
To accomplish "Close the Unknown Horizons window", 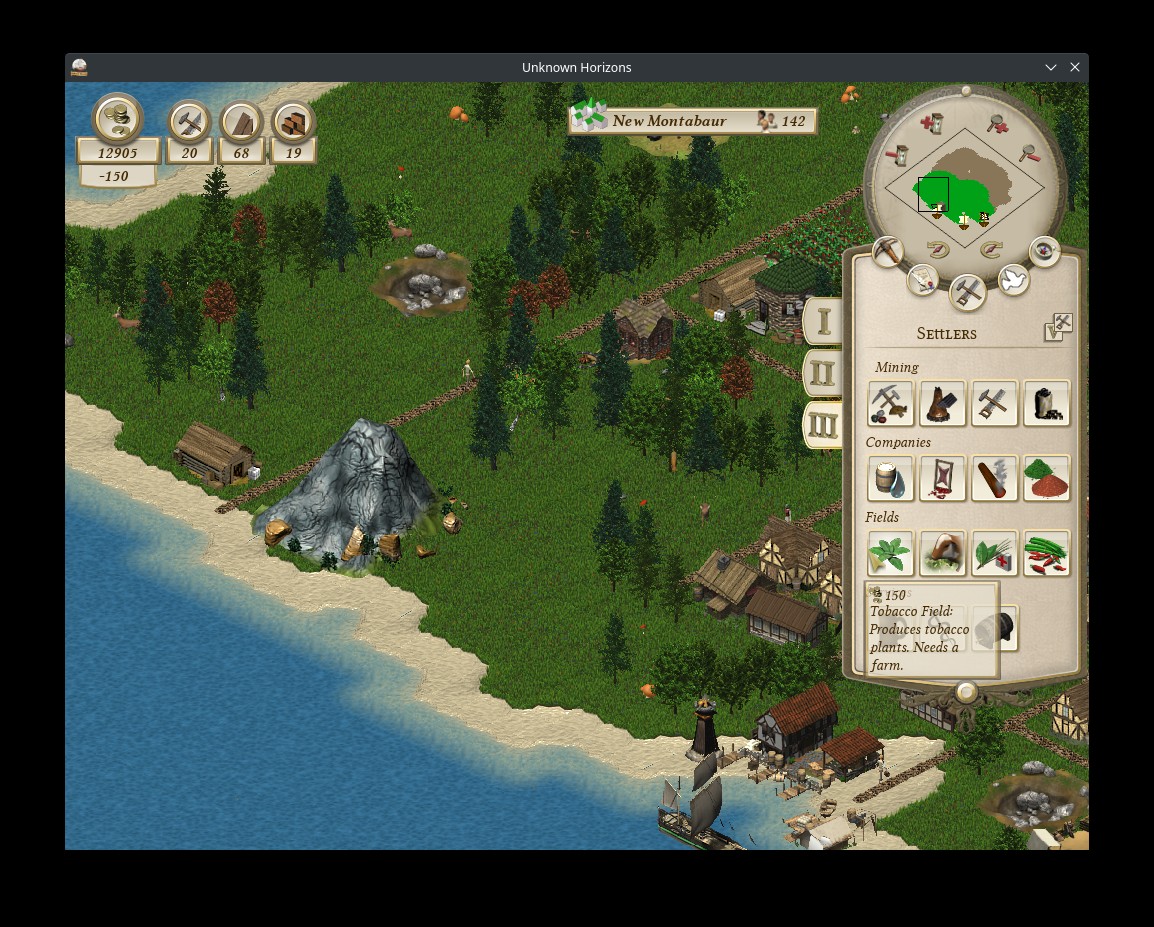I will 1075,67.
